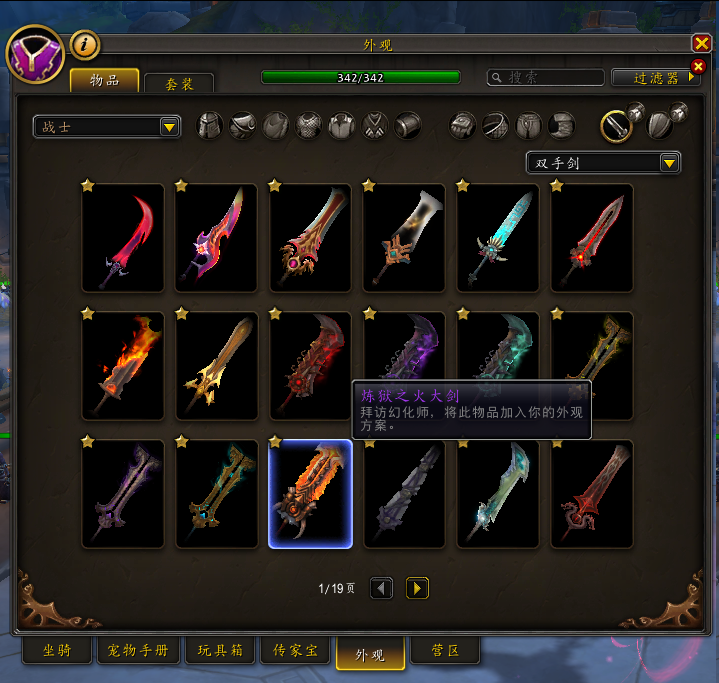Open the 双手剑 weapon type dropdown
This screenshot has width=719, height=683.
(603, 163)
